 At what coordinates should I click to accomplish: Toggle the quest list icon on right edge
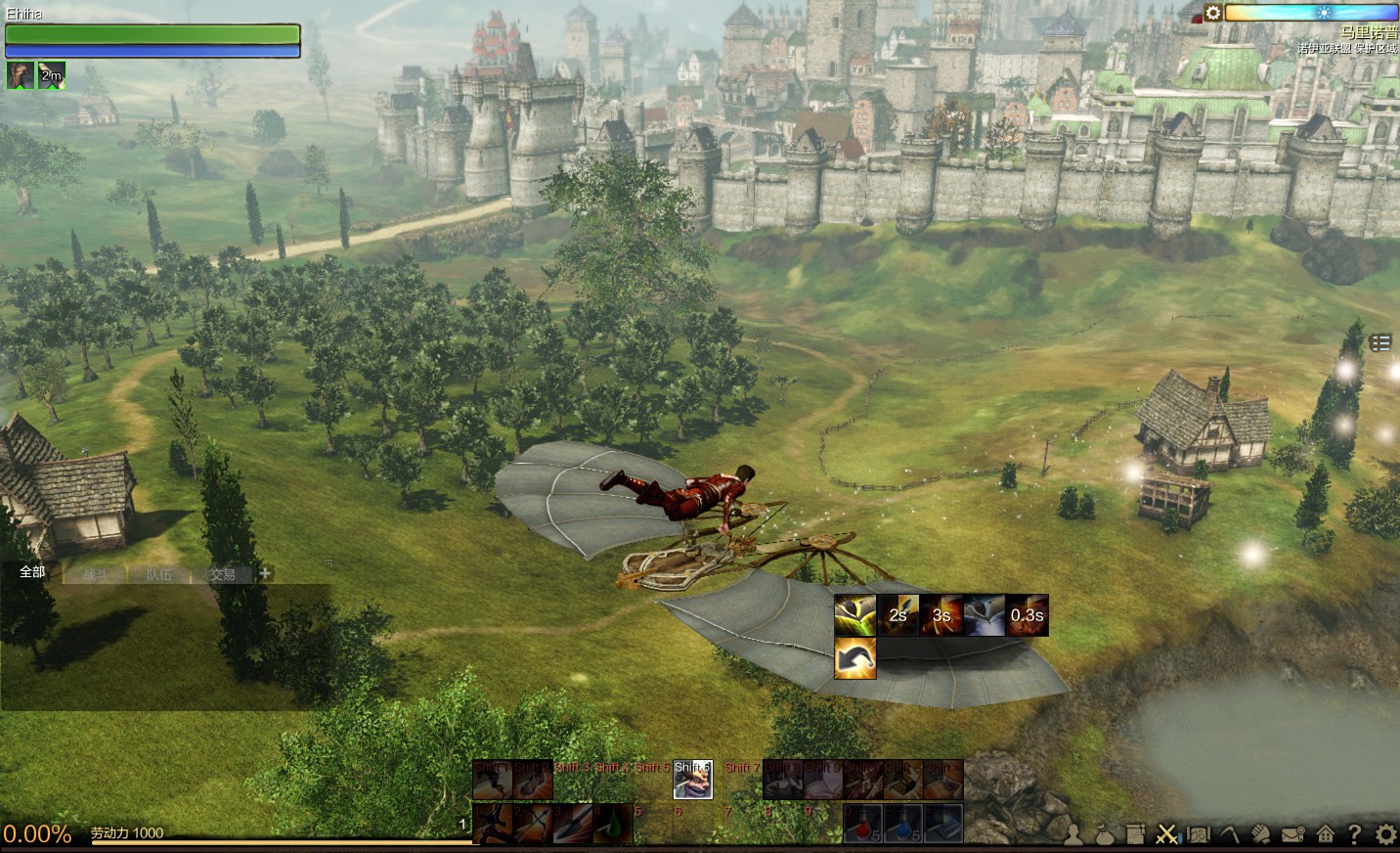pos(1379,342)
